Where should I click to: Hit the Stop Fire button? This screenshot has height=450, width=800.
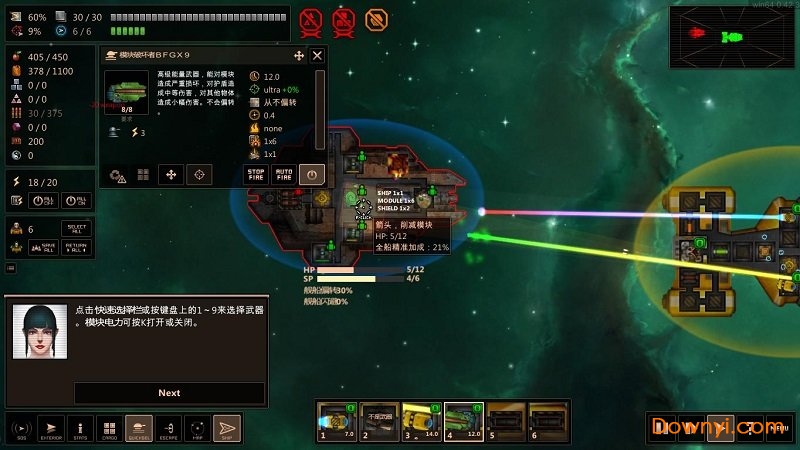point(257,174)
